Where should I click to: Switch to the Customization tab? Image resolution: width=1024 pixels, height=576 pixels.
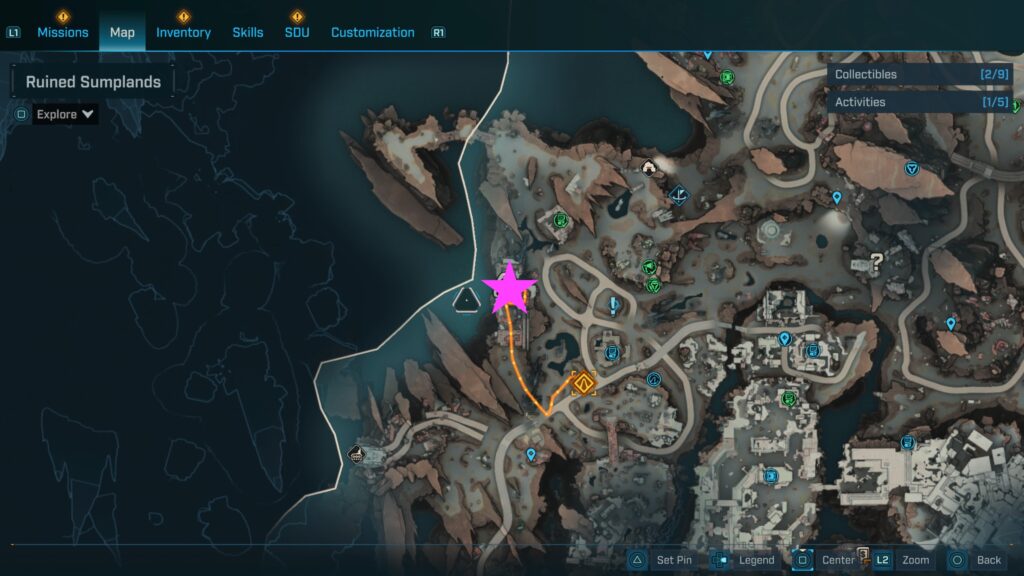coord(372,32)
